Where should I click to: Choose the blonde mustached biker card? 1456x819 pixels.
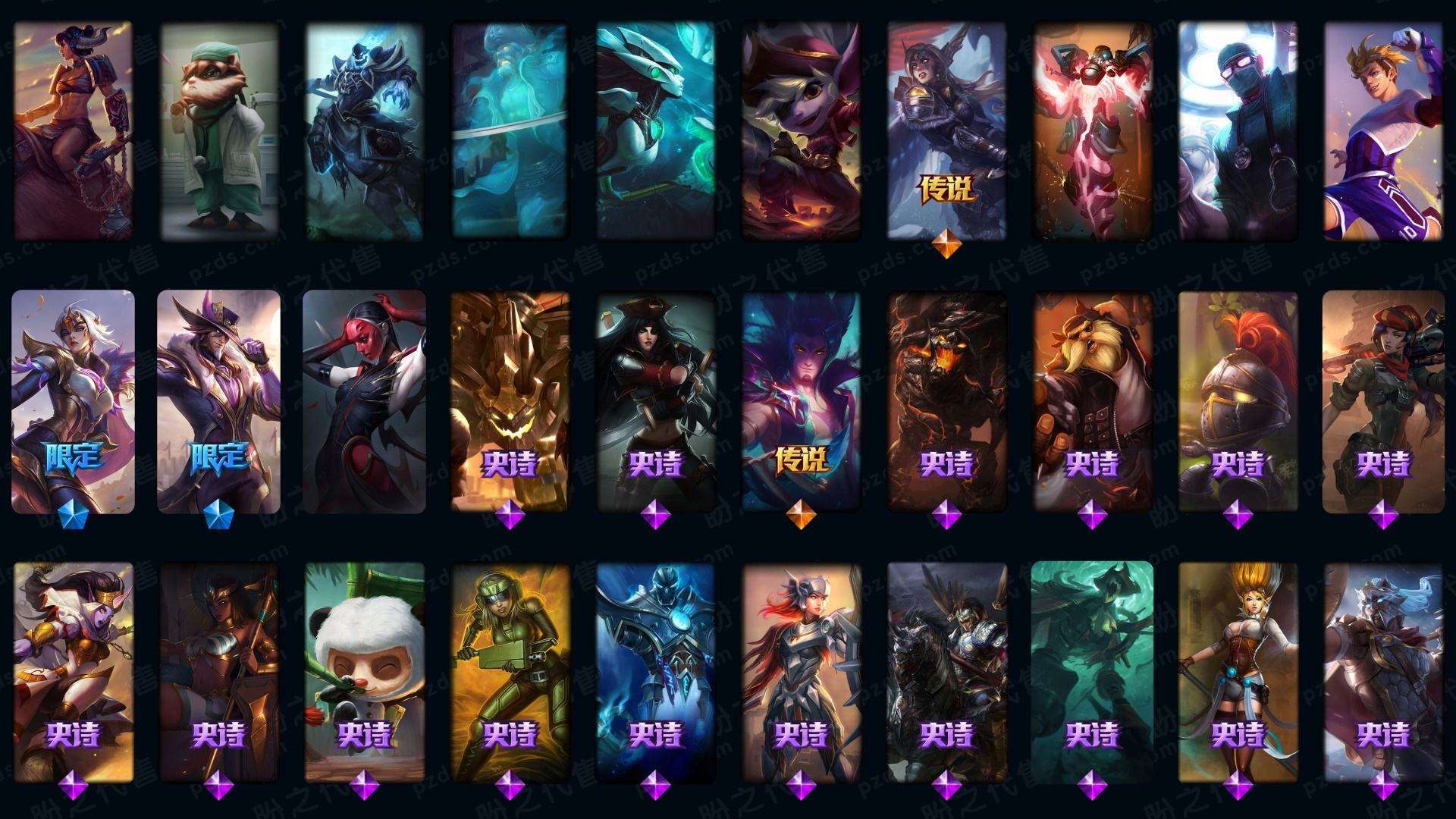(x=1092, y=400)
